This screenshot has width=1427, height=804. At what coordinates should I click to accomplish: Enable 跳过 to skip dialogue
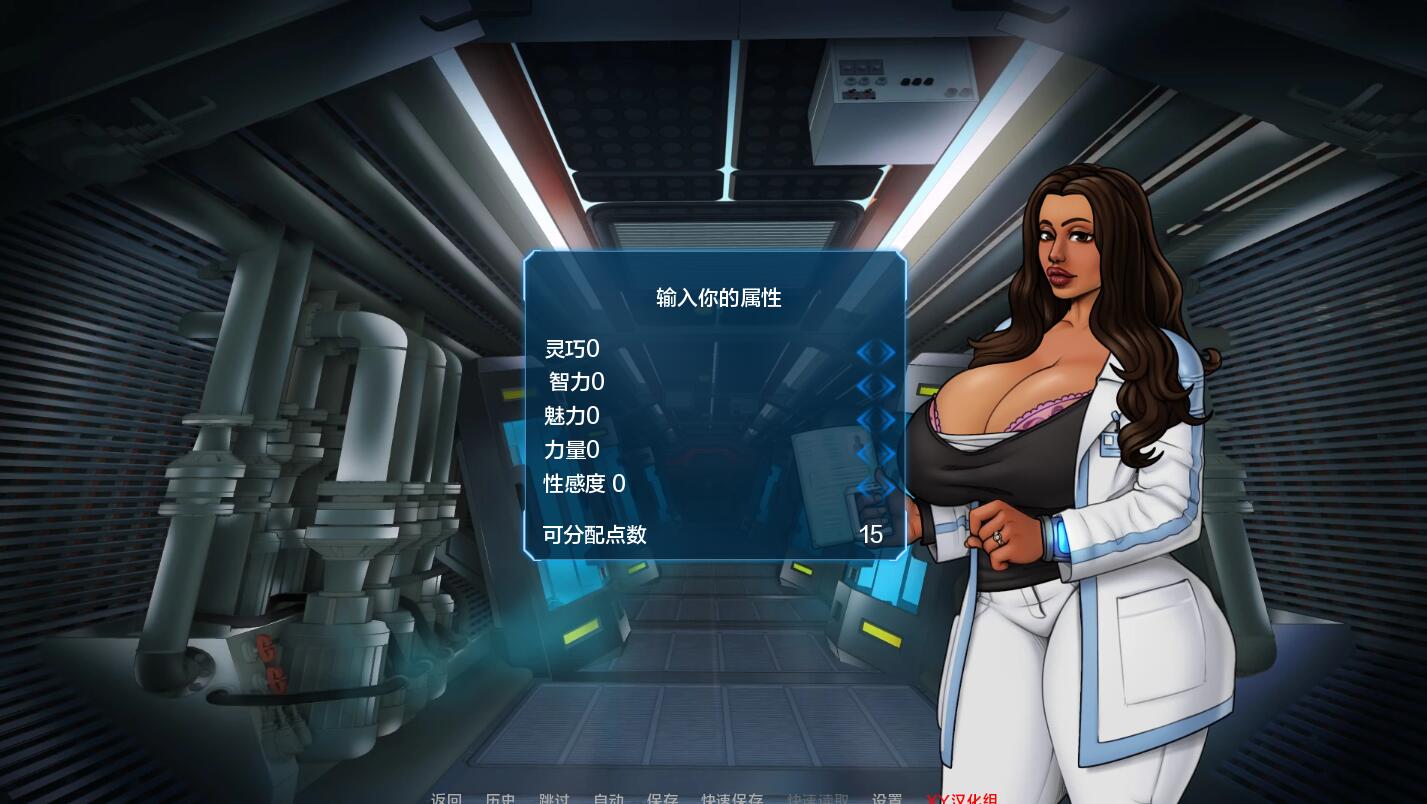pyautogui.click(x=554, y=797)
